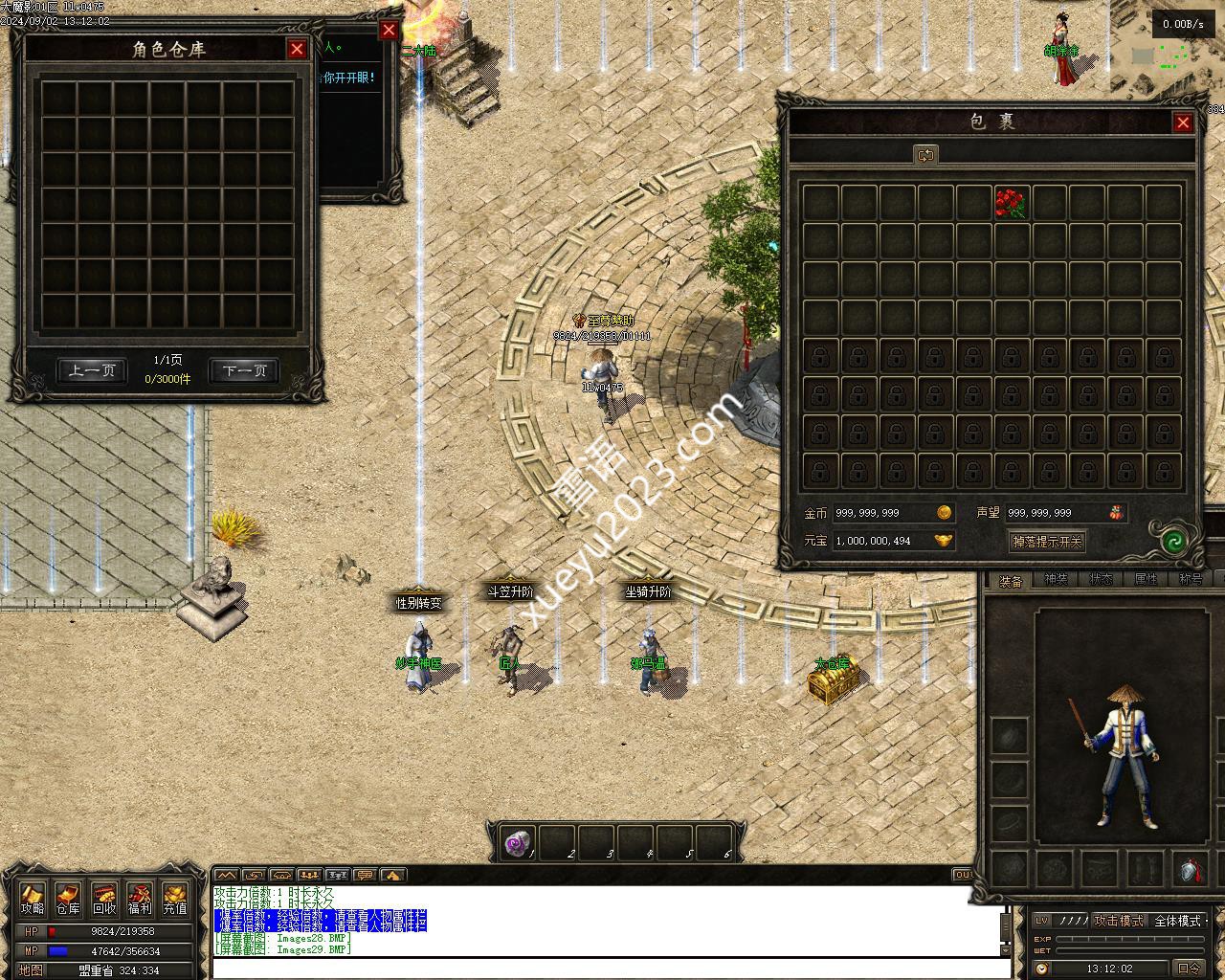Switch to the 称号 title tab
The height and width of the screenshot is (980, 1225).
1191,580
